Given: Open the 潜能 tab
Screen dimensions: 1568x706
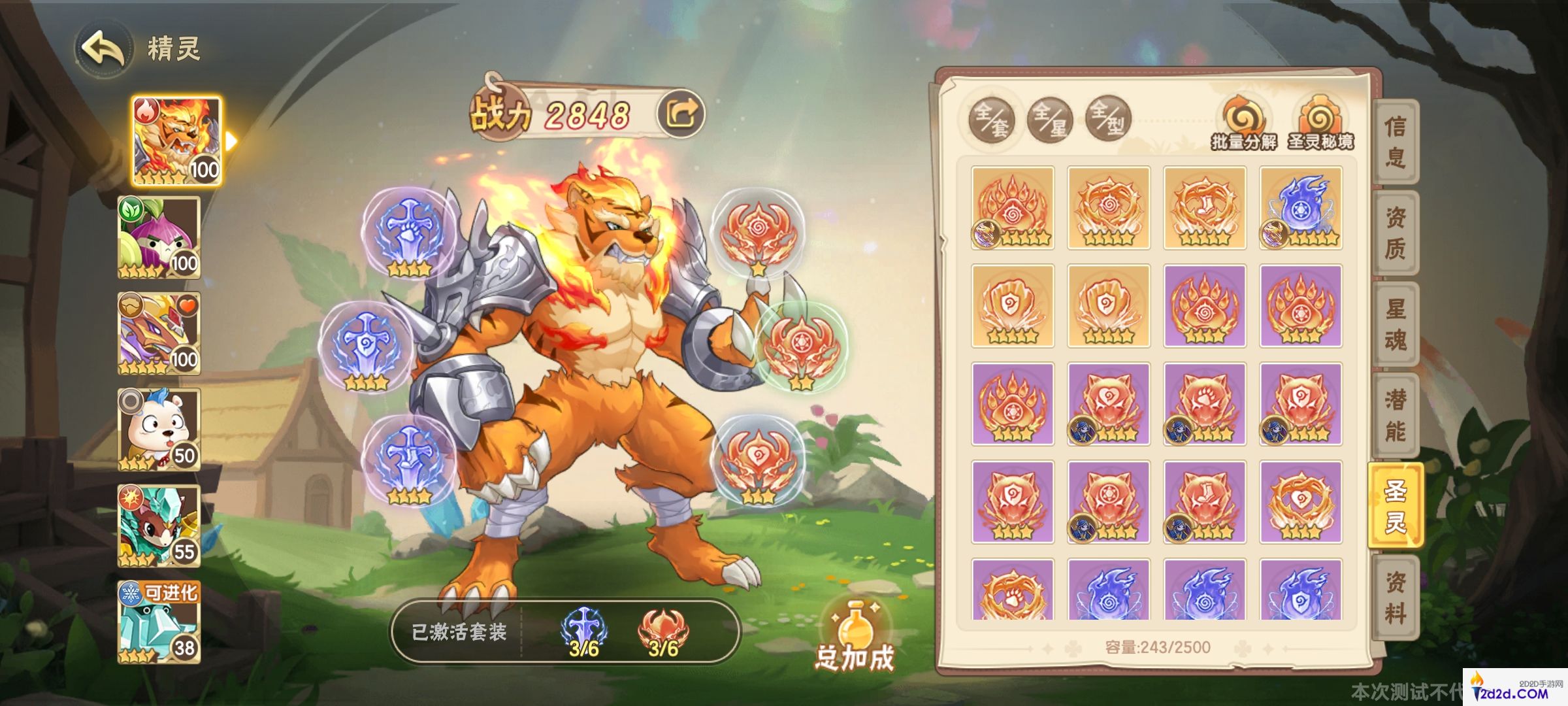Looking at the screenshot, I should point(1395,416).
